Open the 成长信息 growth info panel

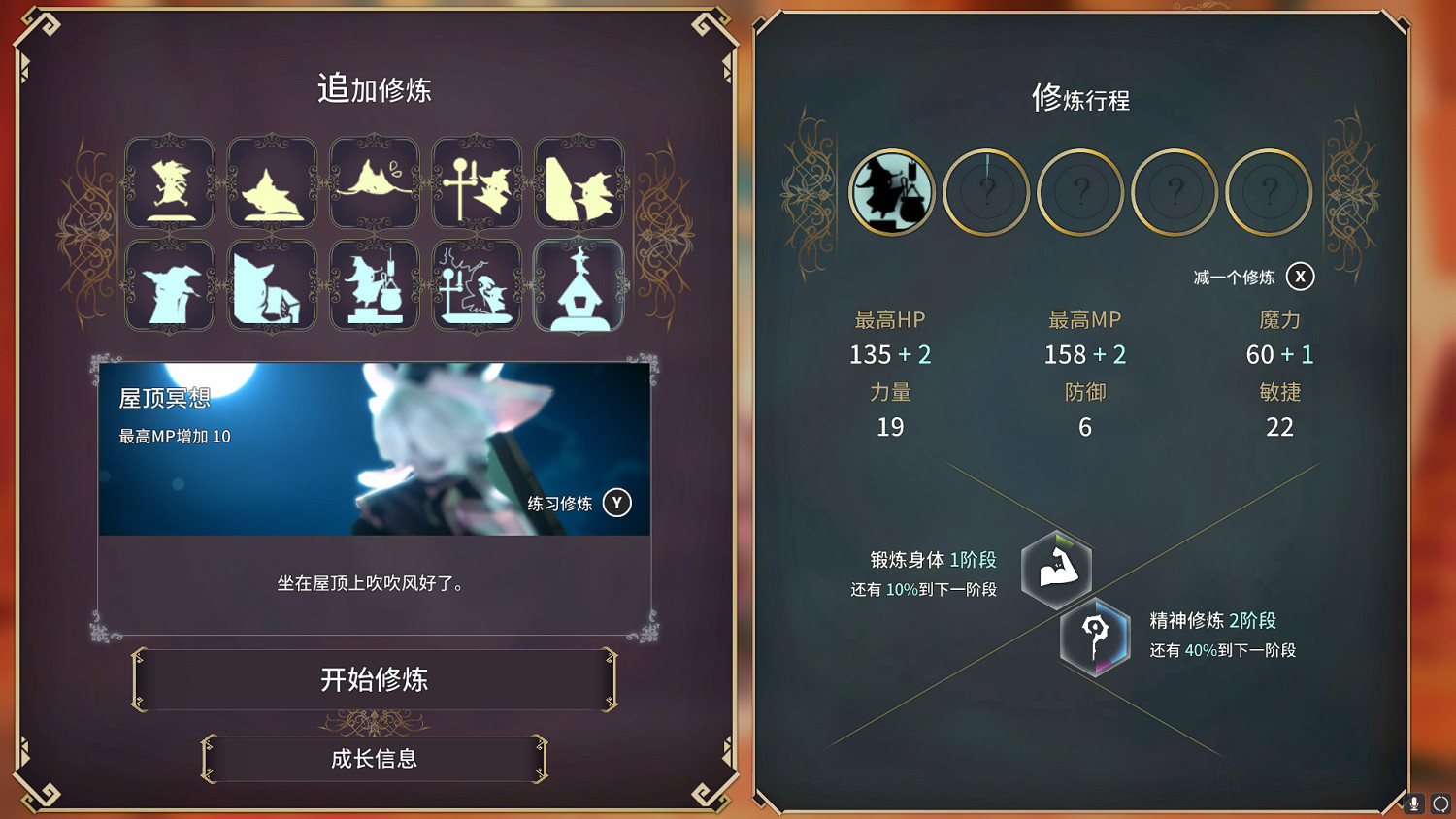pyautogui.click(x=375, y=760)
